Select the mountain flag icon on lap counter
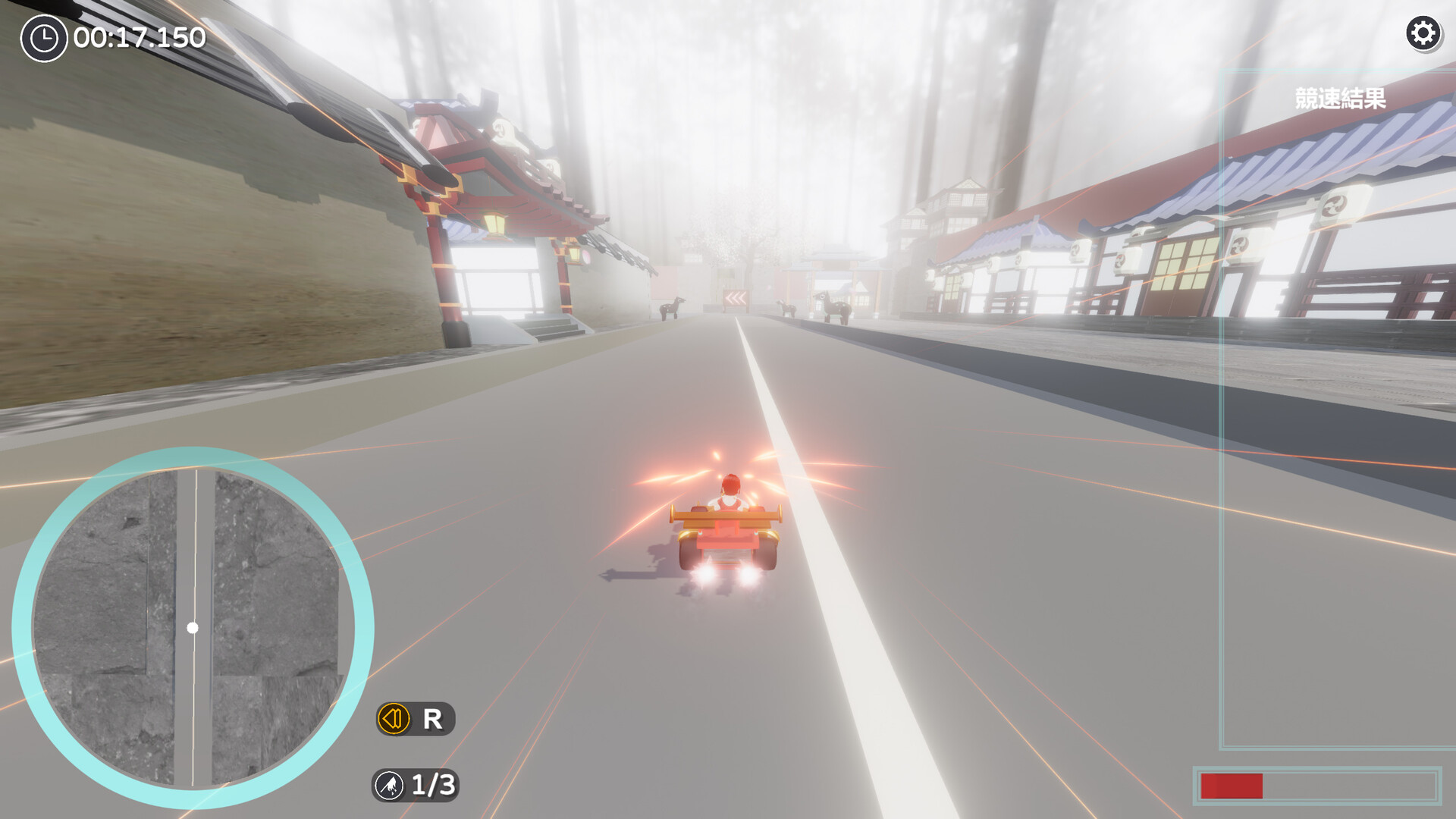This screenshot has height=819, width=1456. (389, 786)
